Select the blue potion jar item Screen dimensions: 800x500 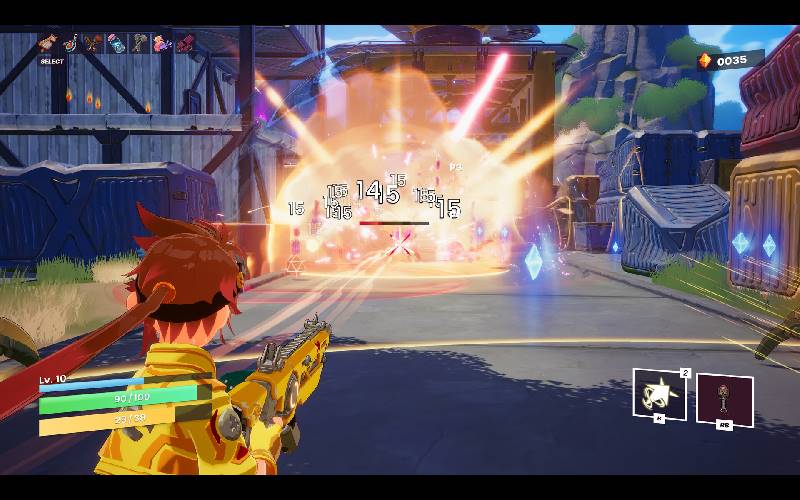tap(117, 43)
